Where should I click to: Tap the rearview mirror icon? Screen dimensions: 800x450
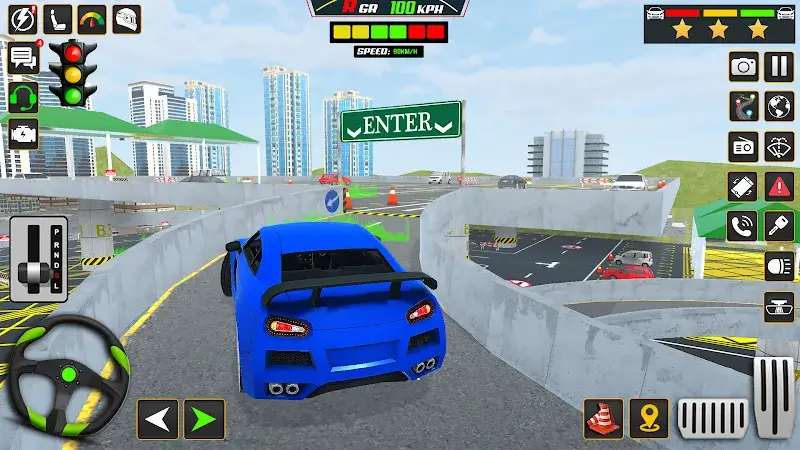[779, 306]
